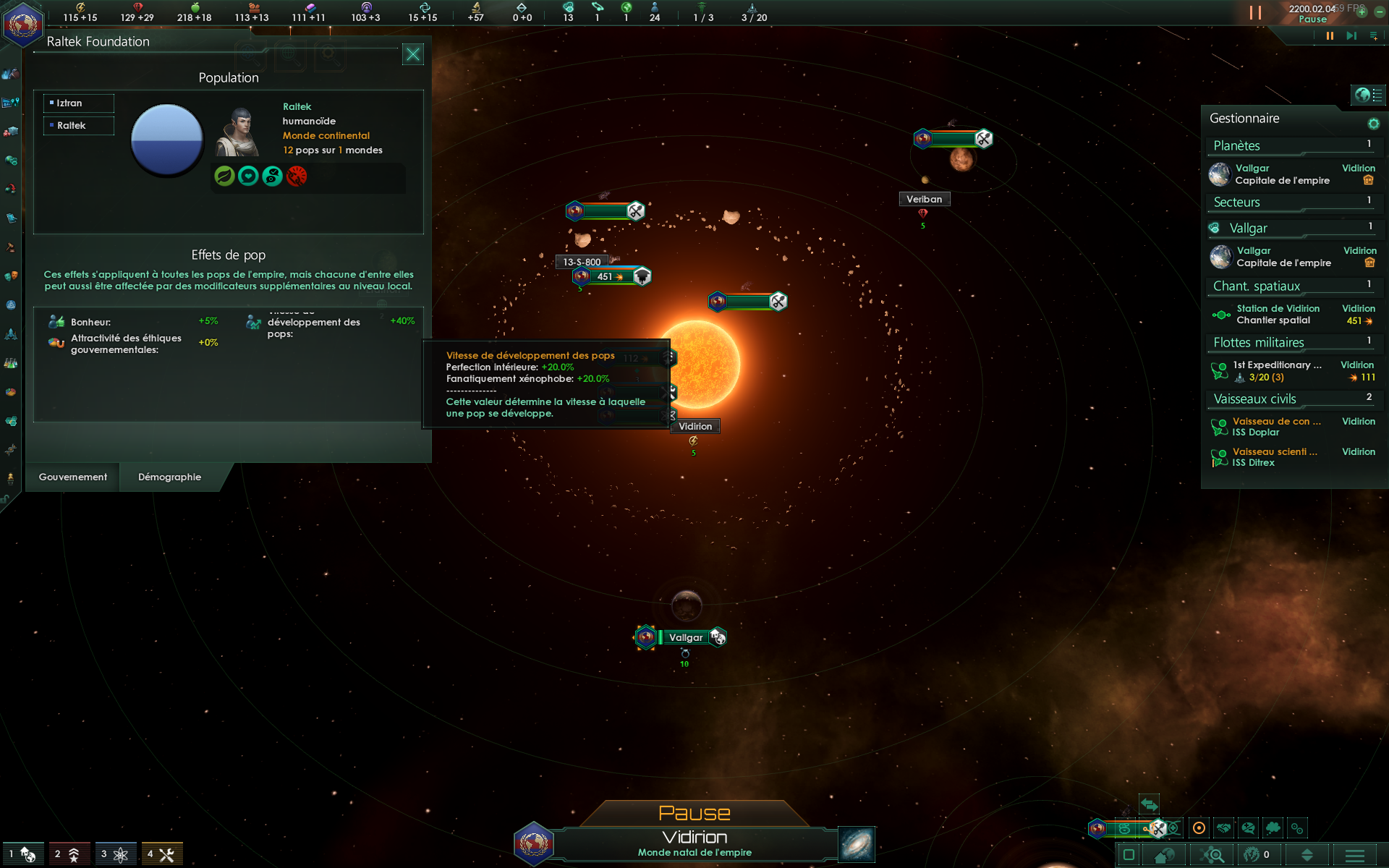Open bottom-left shortcut tab number 3

[115, 854]
